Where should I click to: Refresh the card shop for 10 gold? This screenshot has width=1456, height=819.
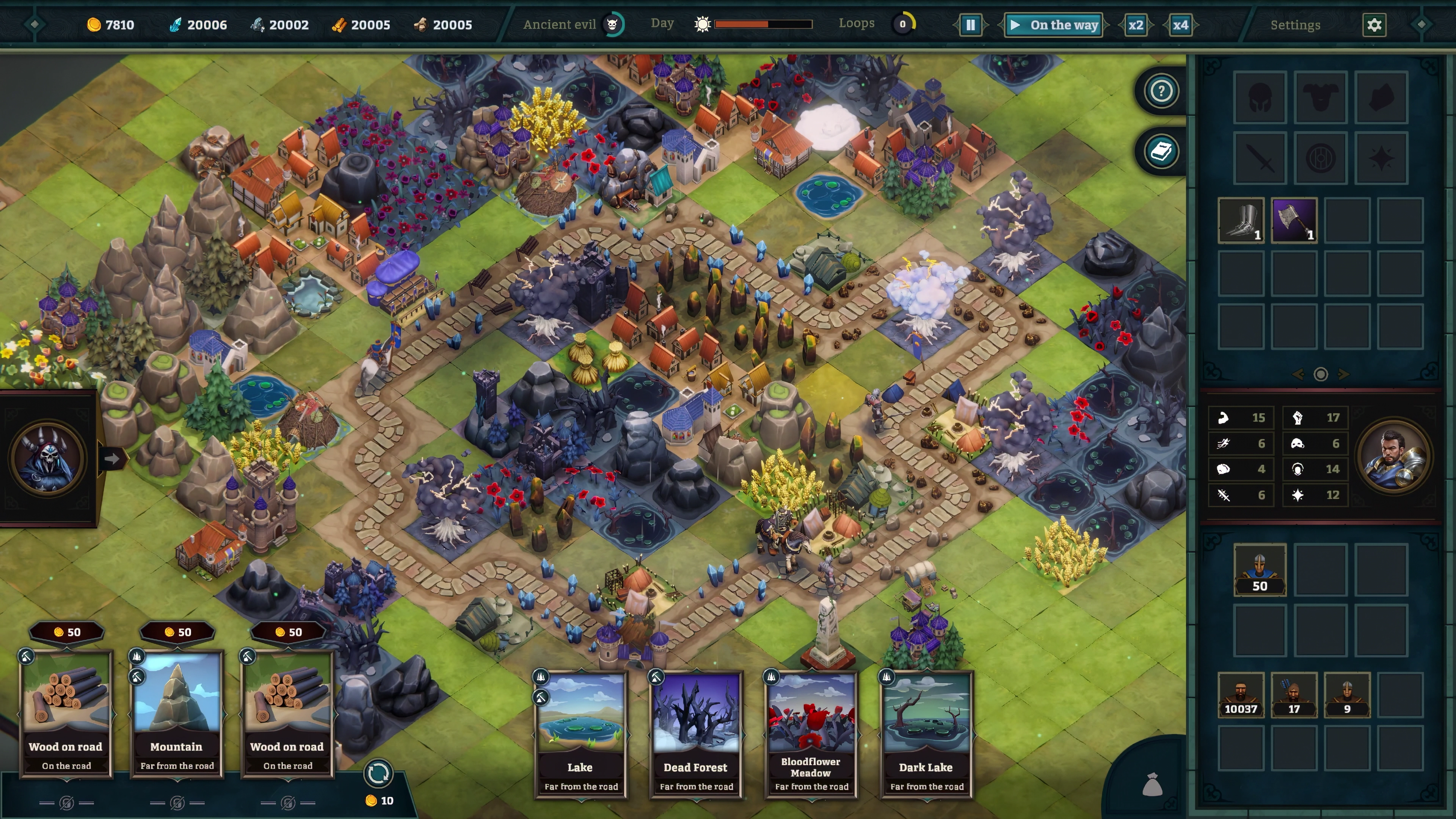[378, 774]
